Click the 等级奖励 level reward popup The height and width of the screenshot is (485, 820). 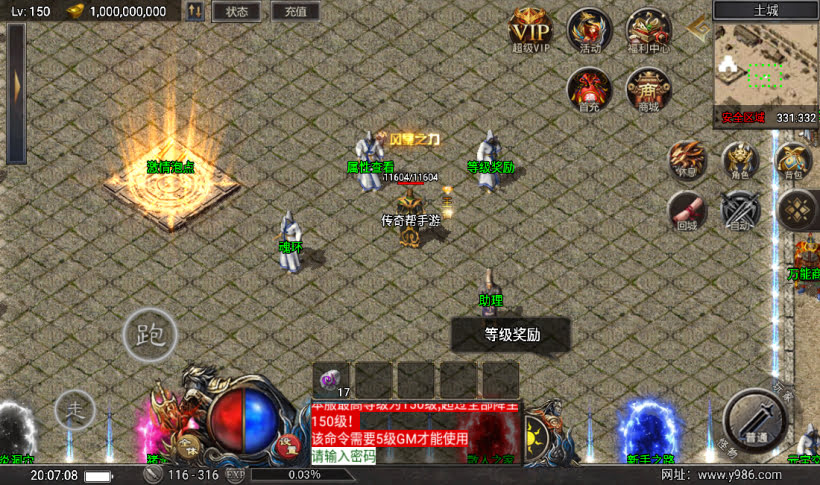click(511, 335)
